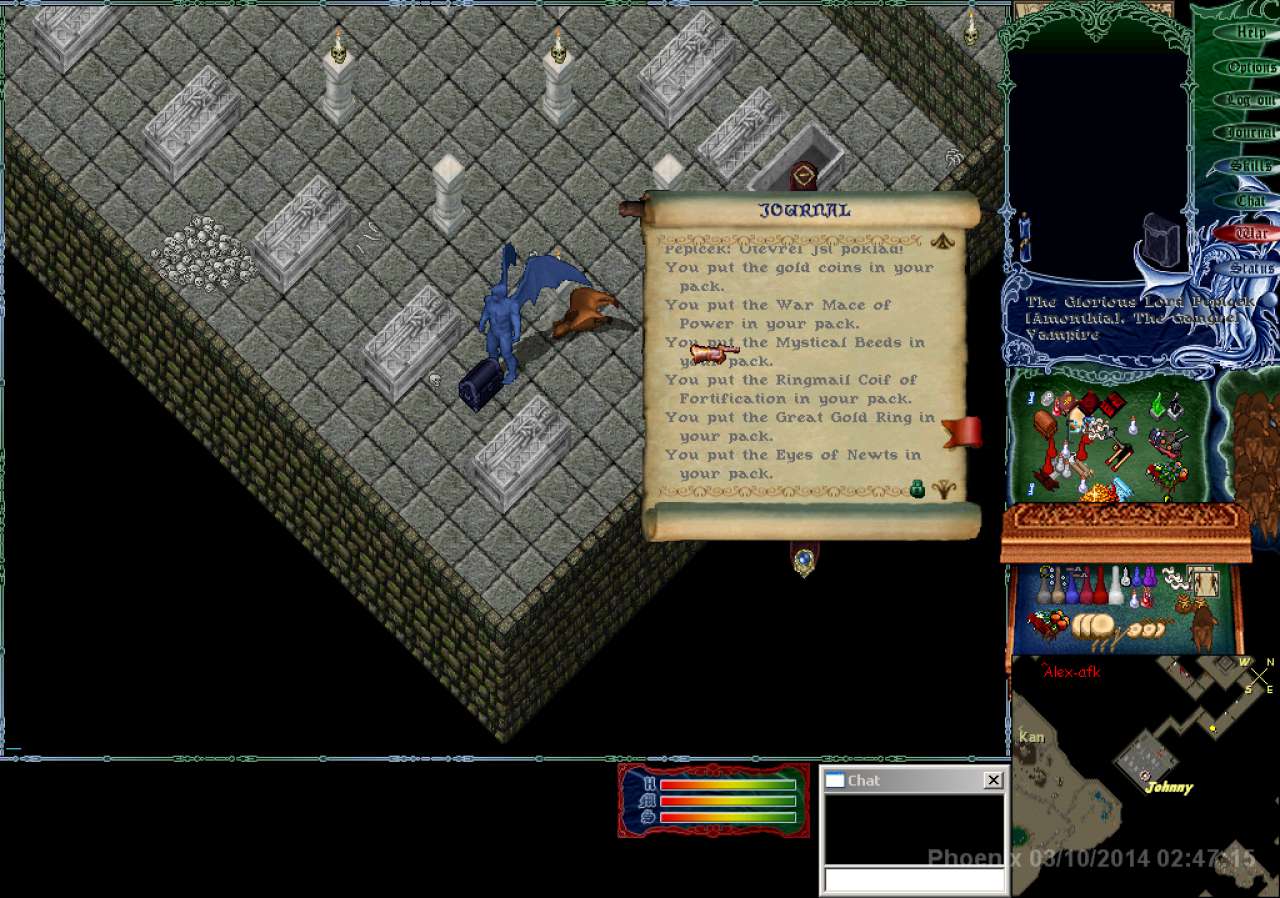The height and width of the screenshot is (898, 1280).
Task: Show the Skills list
Action: (x=1251, y=166)
